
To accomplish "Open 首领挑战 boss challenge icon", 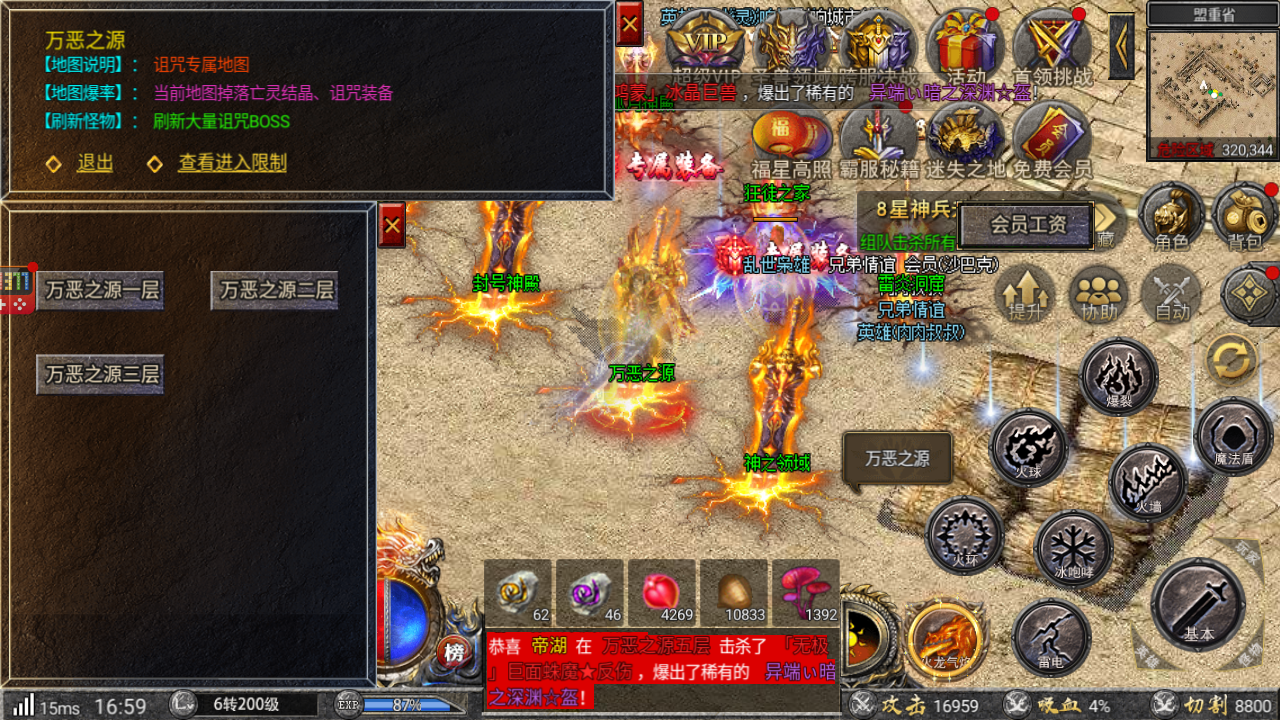I will (x=1051, y=45).
